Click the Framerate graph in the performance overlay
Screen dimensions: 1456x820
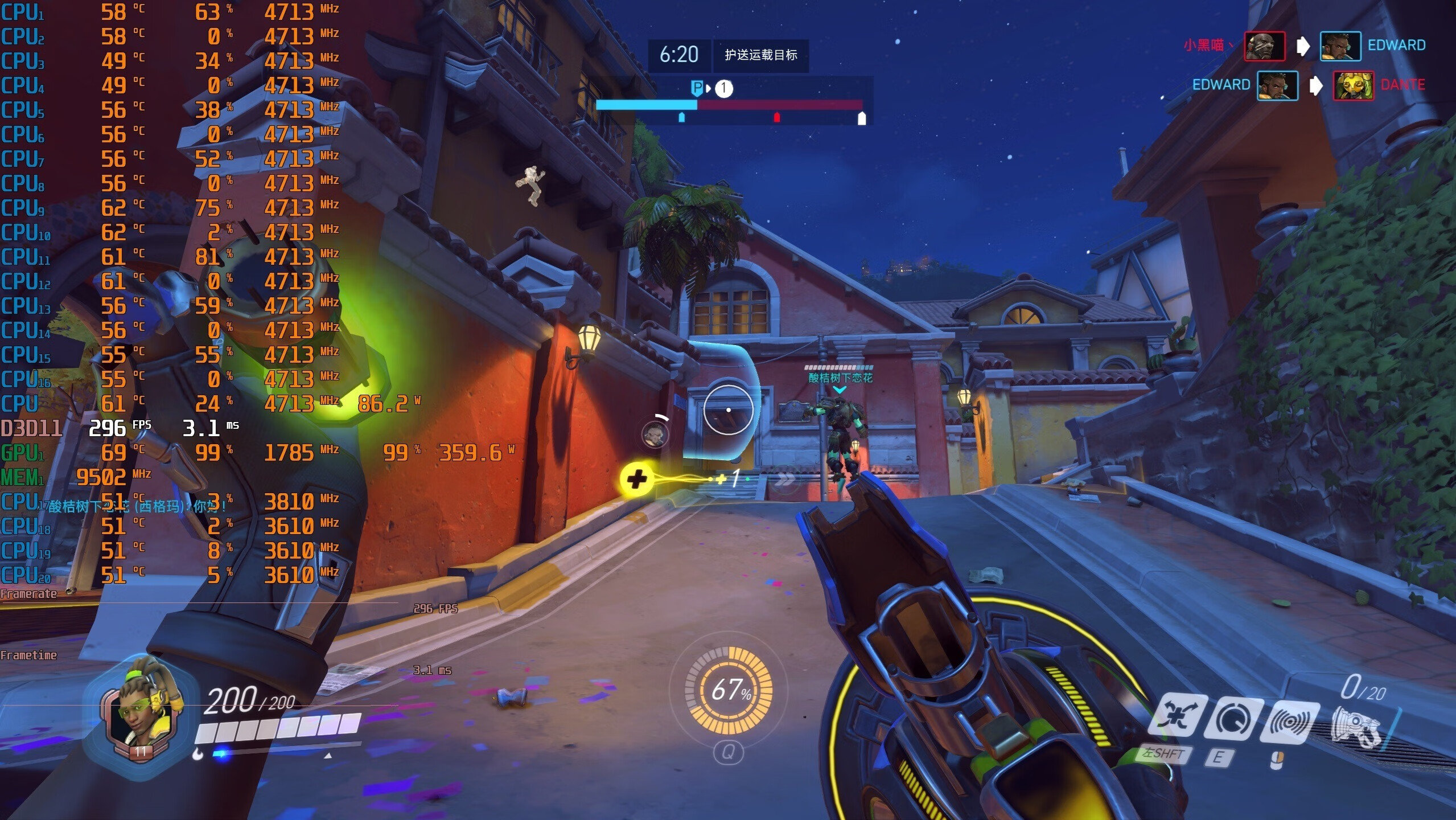click(x=199, y=604)
